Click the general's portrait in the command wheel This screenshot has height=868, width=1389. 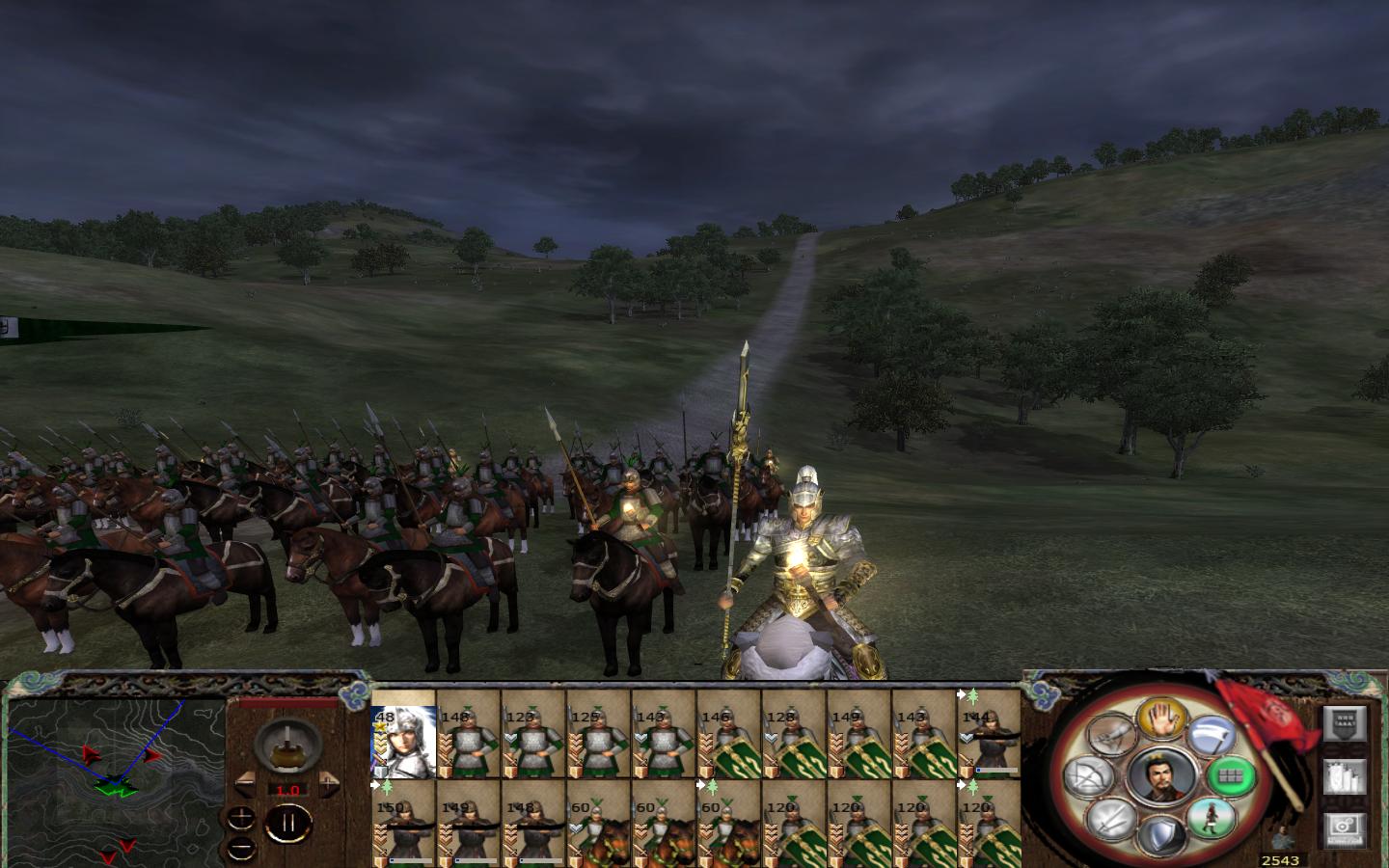tap(1160, 773)
